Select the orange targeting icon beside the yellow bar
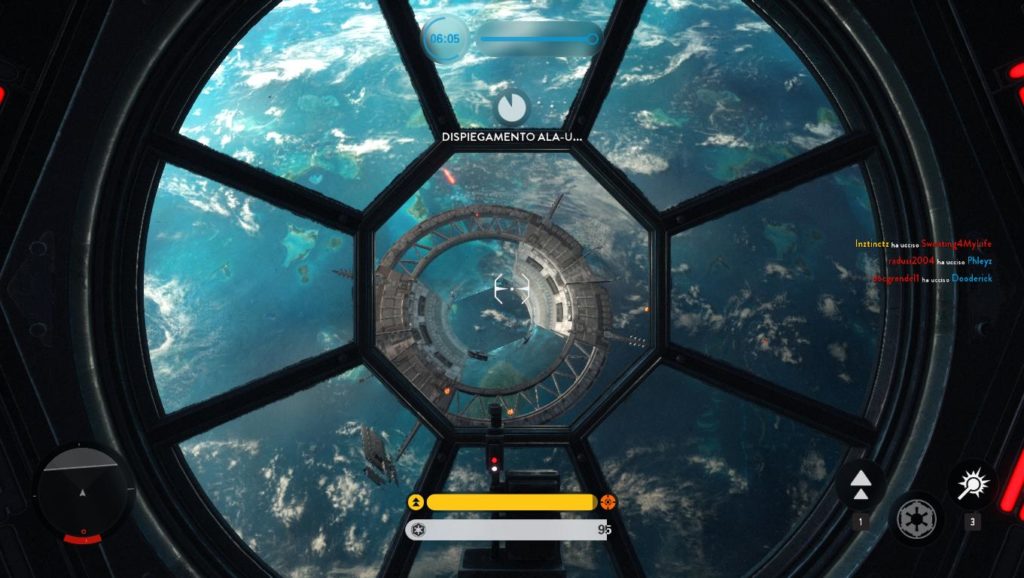The image size is (1024, 578). tap(609, 502)
